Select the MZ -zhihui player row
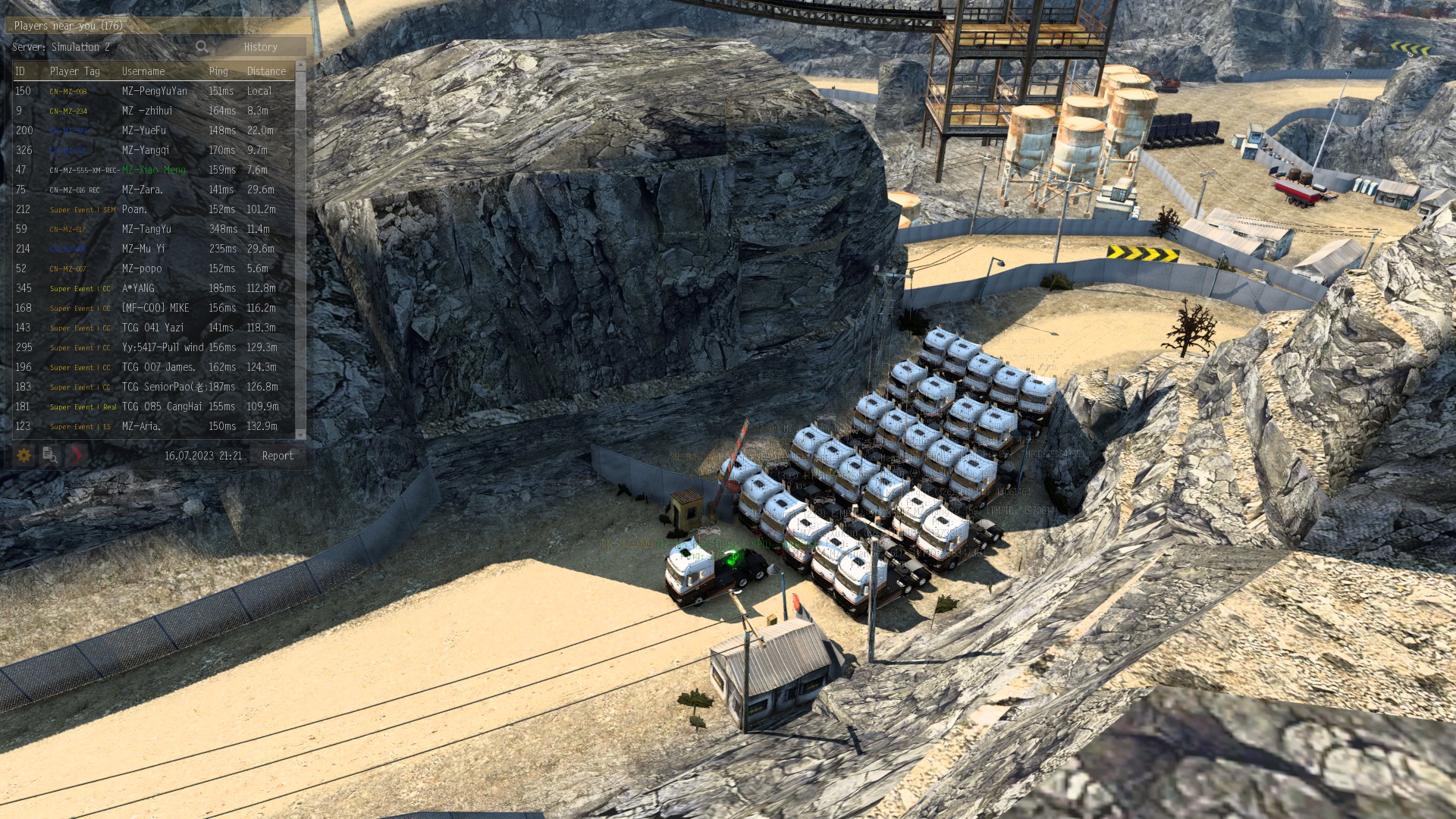 pyautogui.click(x=147, y=111)
